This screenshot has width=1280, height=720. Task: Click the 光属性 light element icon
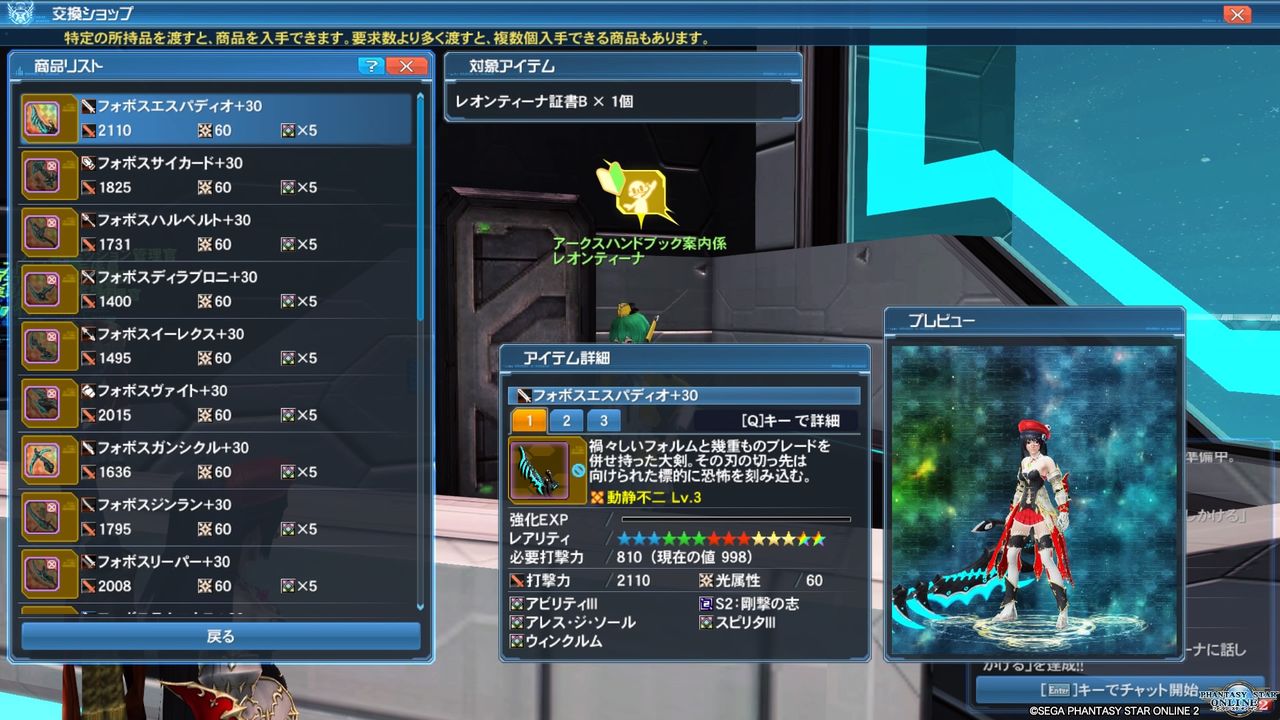[709, 581]
